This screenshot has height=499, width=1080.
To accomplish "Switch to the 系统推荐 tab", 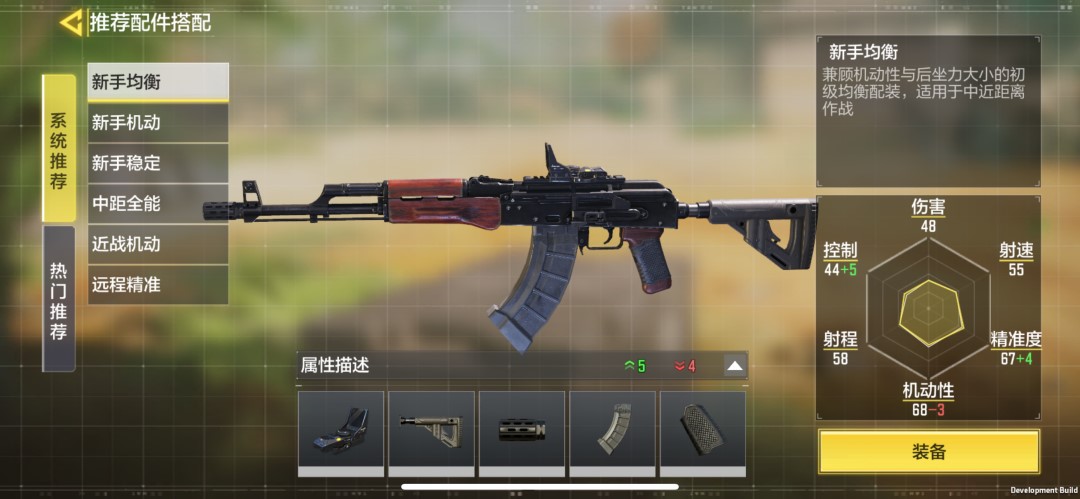I will [x=59, y=148].
